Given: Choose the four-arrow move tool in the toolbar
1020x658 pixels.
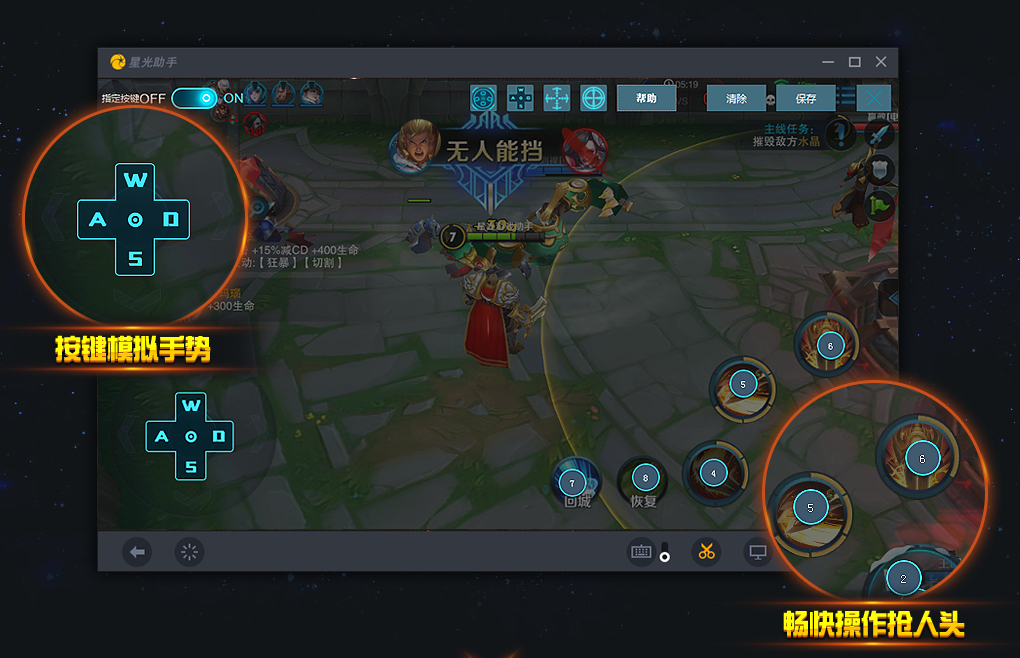Looking at the screenshot, I should (x=557, y=98).
